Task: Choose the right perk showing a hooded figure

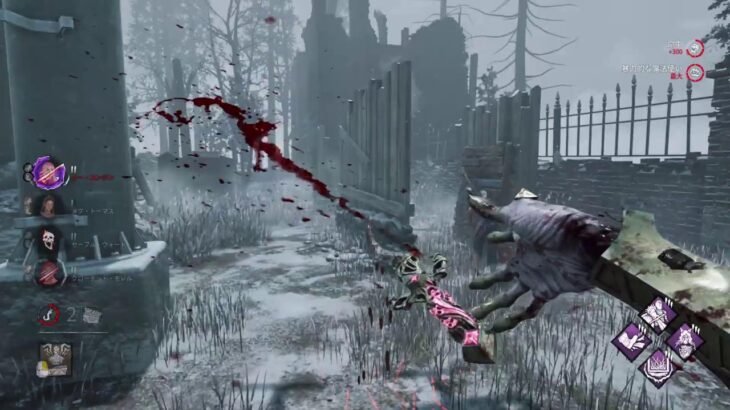Action: [x=683, y=341]
